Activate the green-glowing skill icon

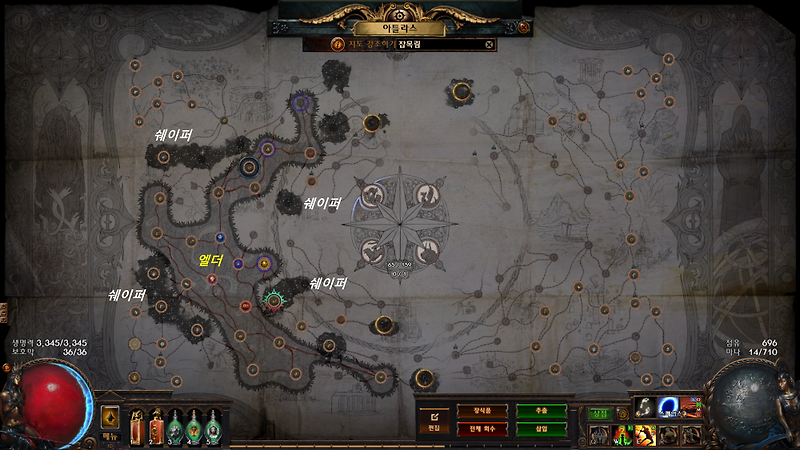click(x=620, y=433)
